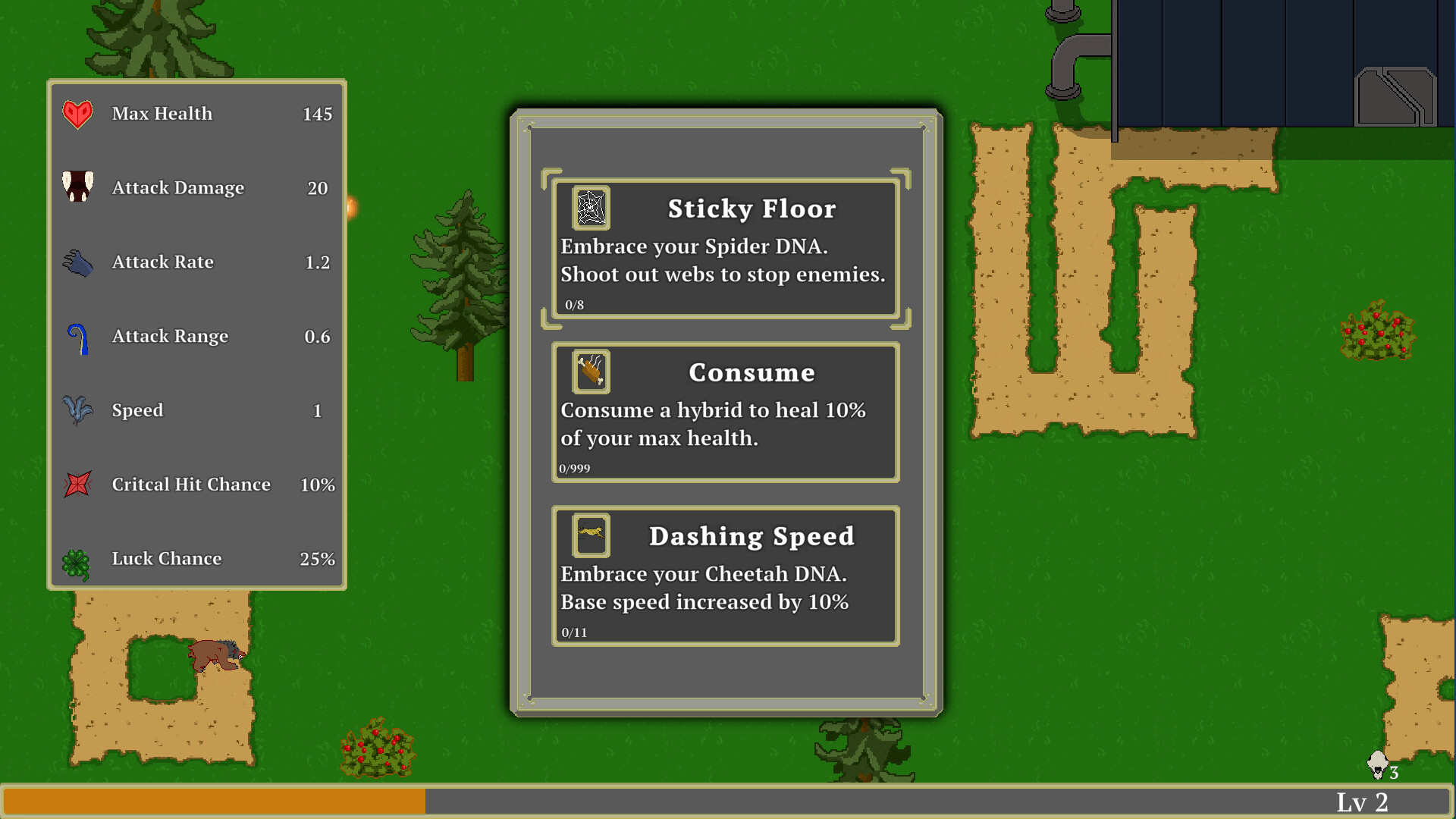The height and width of the screenshot is (819, 1456).
Task: Click the wing Speed icon
Action: (x=77, y=410)
